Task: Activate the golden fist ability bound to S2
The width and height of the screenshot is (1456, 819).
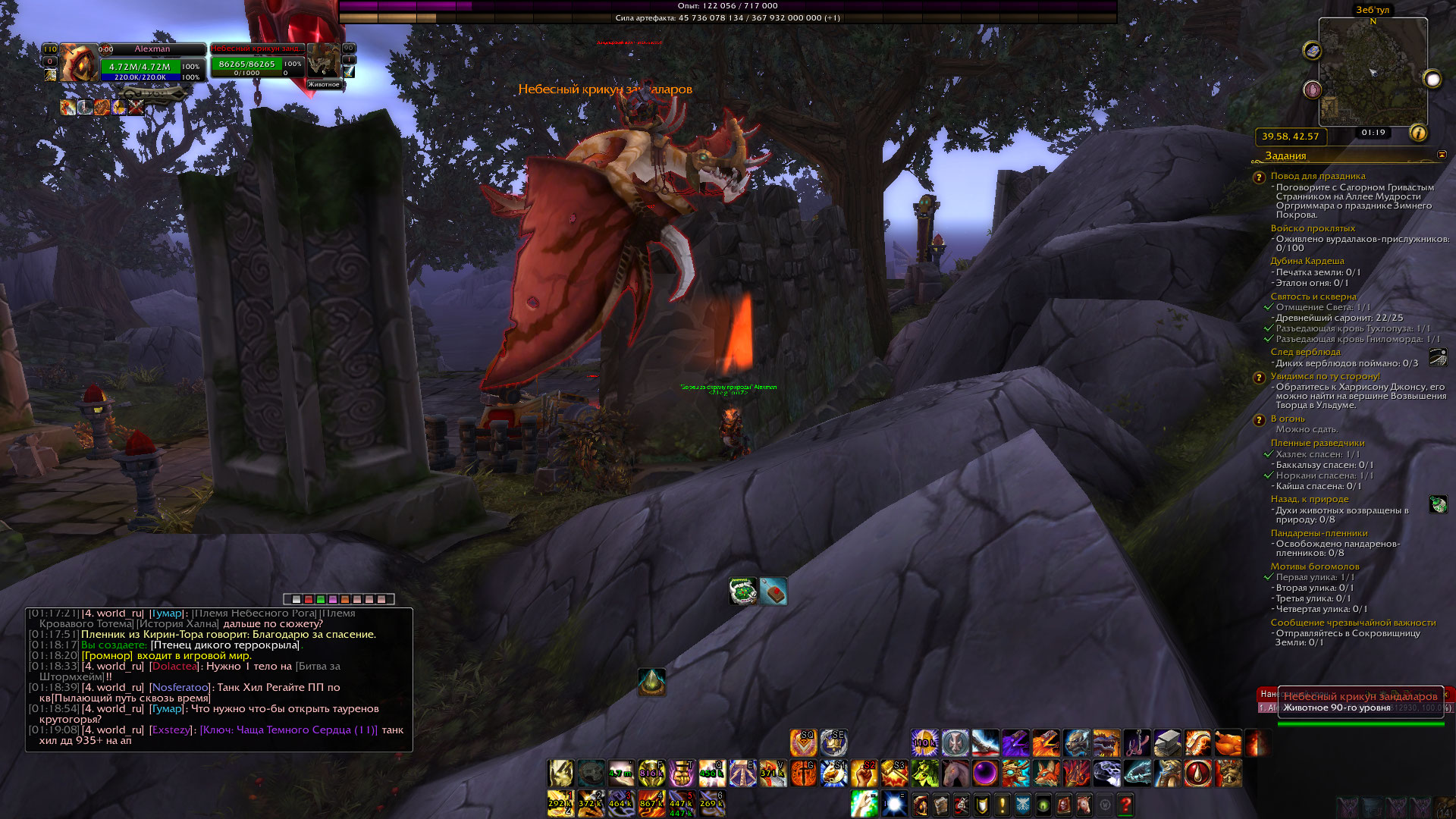Action: coord(864,773)
